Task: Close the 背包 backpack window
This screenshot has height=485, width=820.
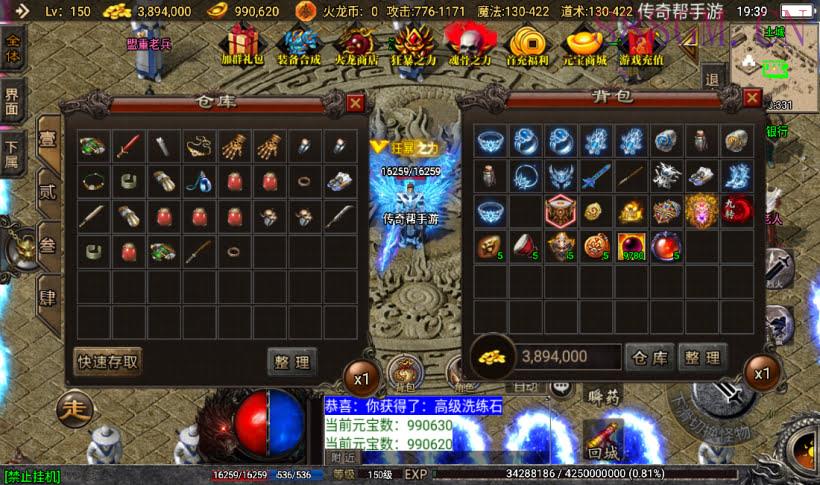Action: [x=752, y=98]
